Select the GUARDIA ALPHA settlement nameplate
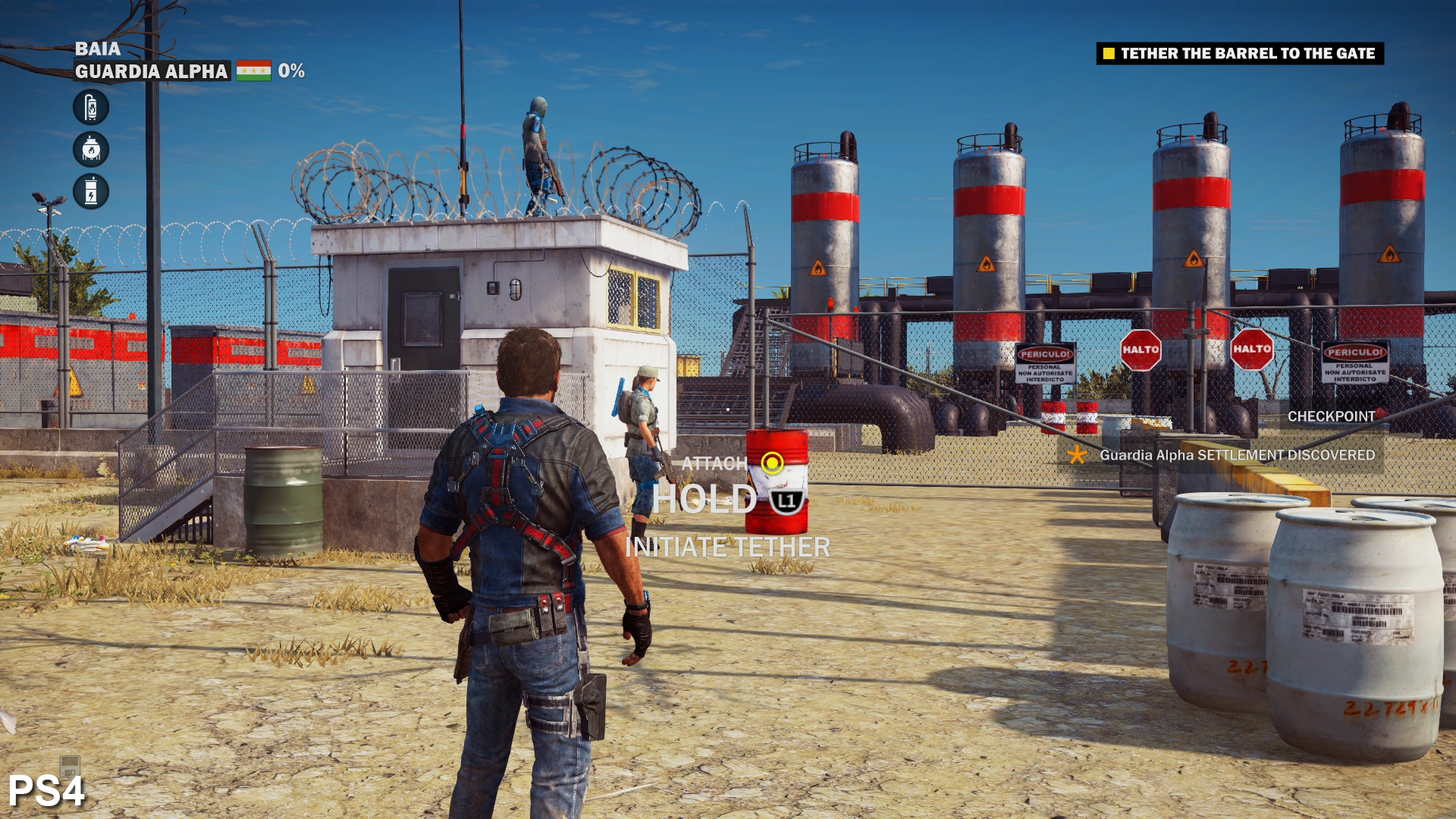The width and height of the screenshot is (1456, 819). (x=151, y=73)
